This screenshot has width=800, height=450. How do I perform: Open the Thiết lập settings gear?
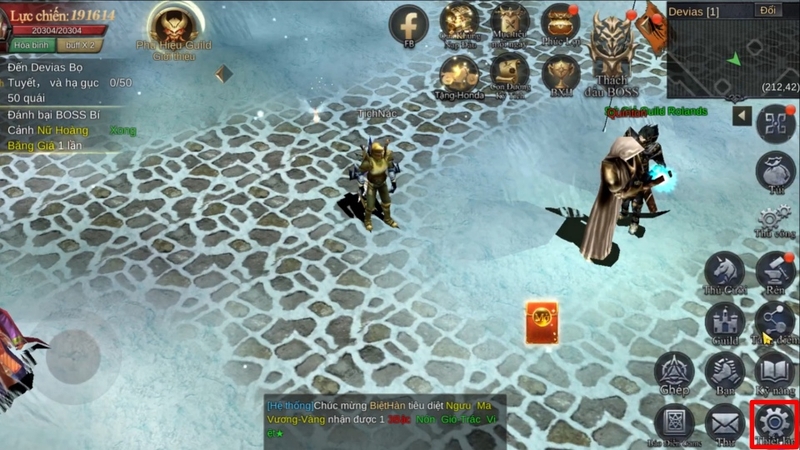[x=774, y=423]
